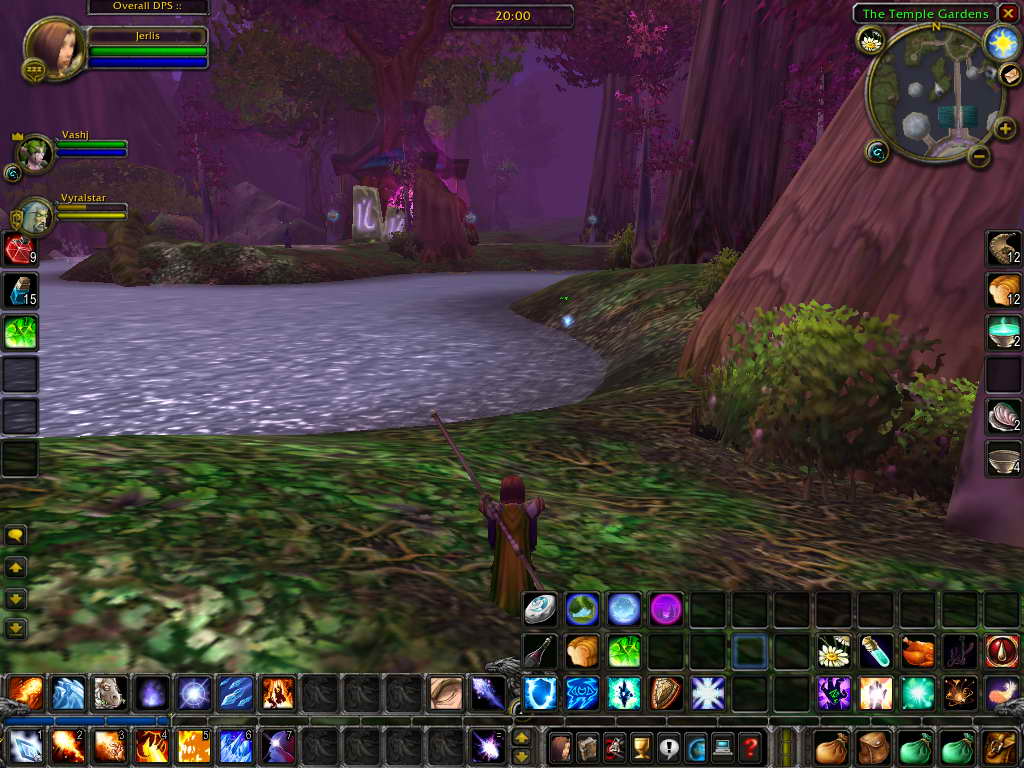Zoom in on the minimap

click(x=1005, y=128)
